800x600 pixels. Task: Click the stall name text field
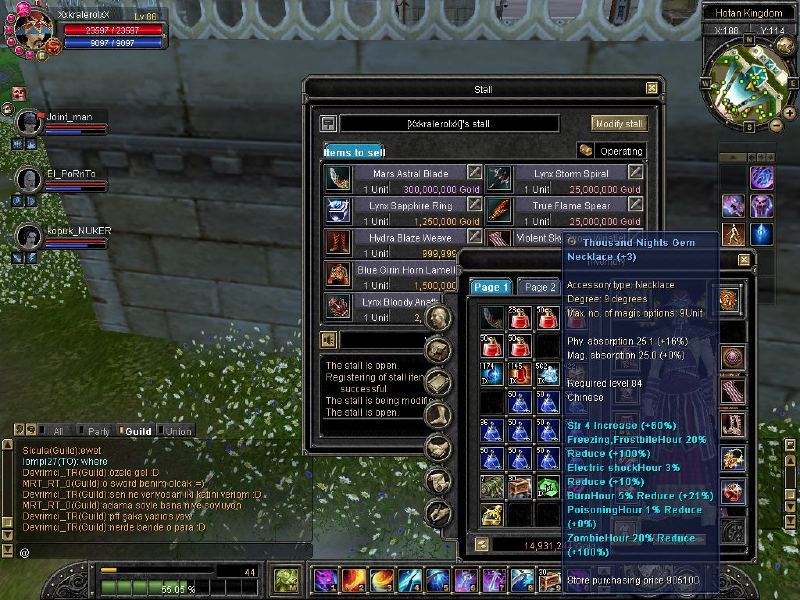click(x=449, y=123)
